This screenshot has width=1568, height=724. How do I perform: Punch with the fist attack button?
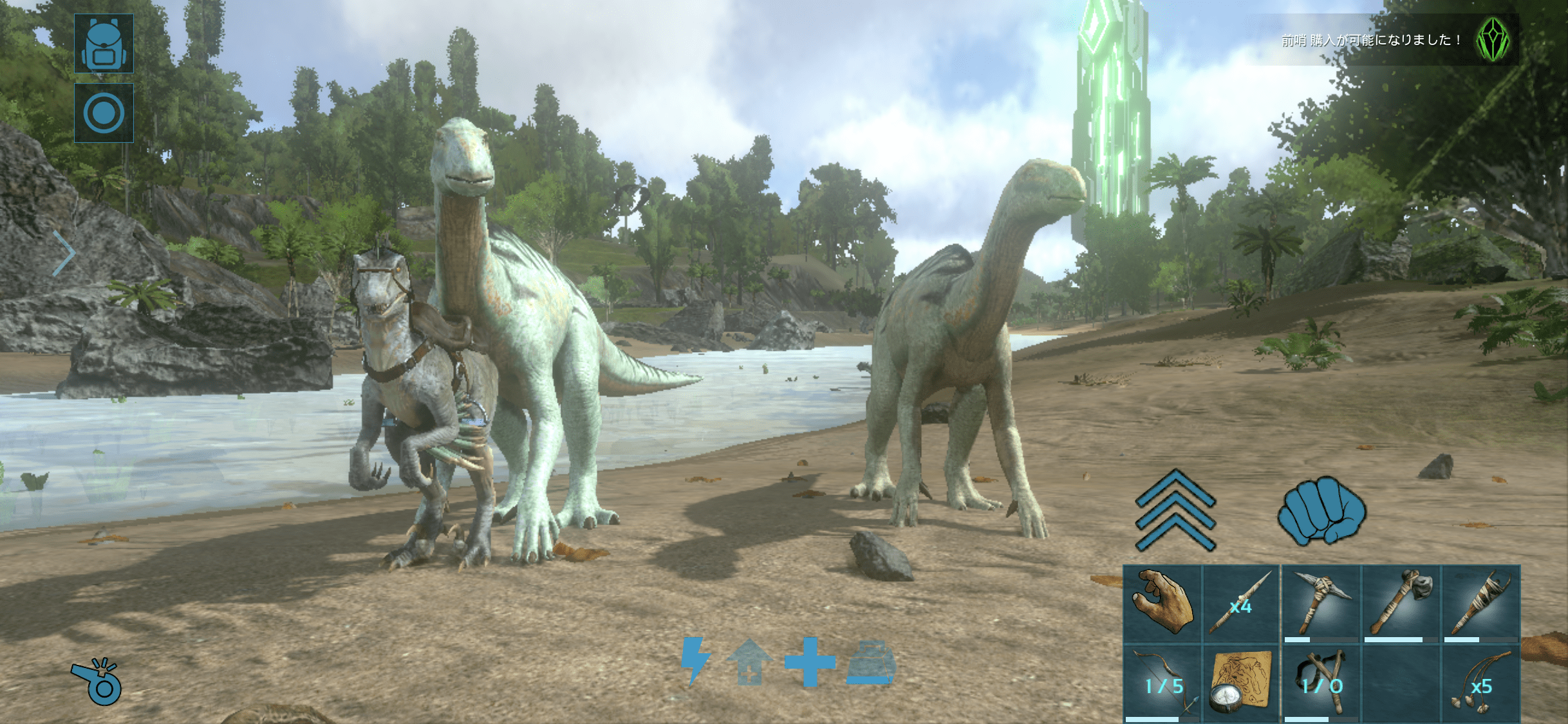(1321, 512)
